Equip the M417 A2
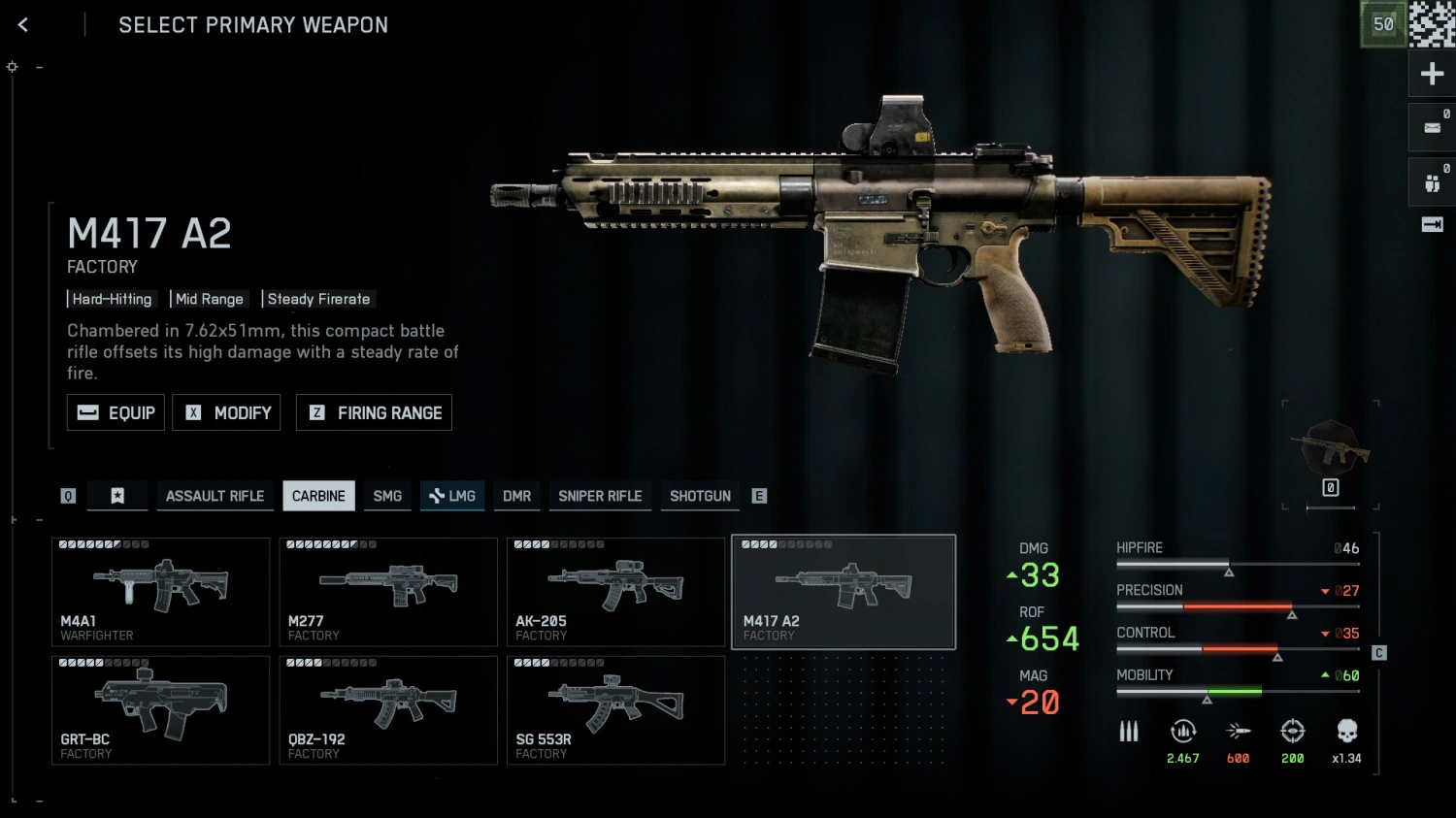The height and width of the screenshot is (818, 1456). pyautogui.click(x=116, y=412)
